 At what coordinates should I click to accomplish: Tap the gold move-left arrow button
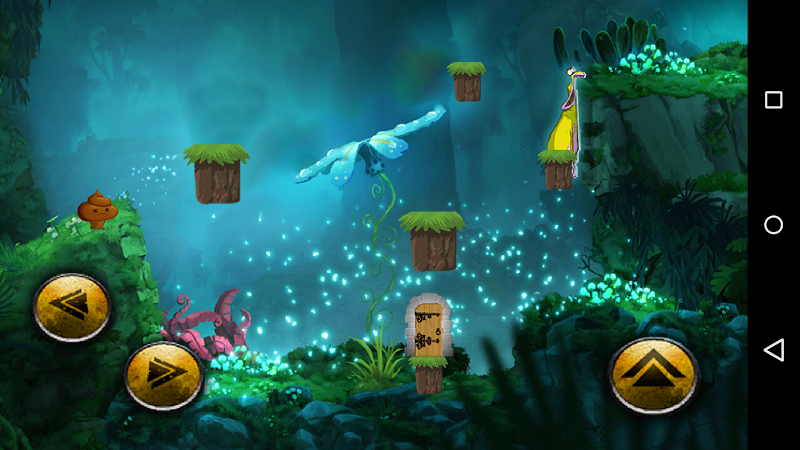[x=72, y=307]
